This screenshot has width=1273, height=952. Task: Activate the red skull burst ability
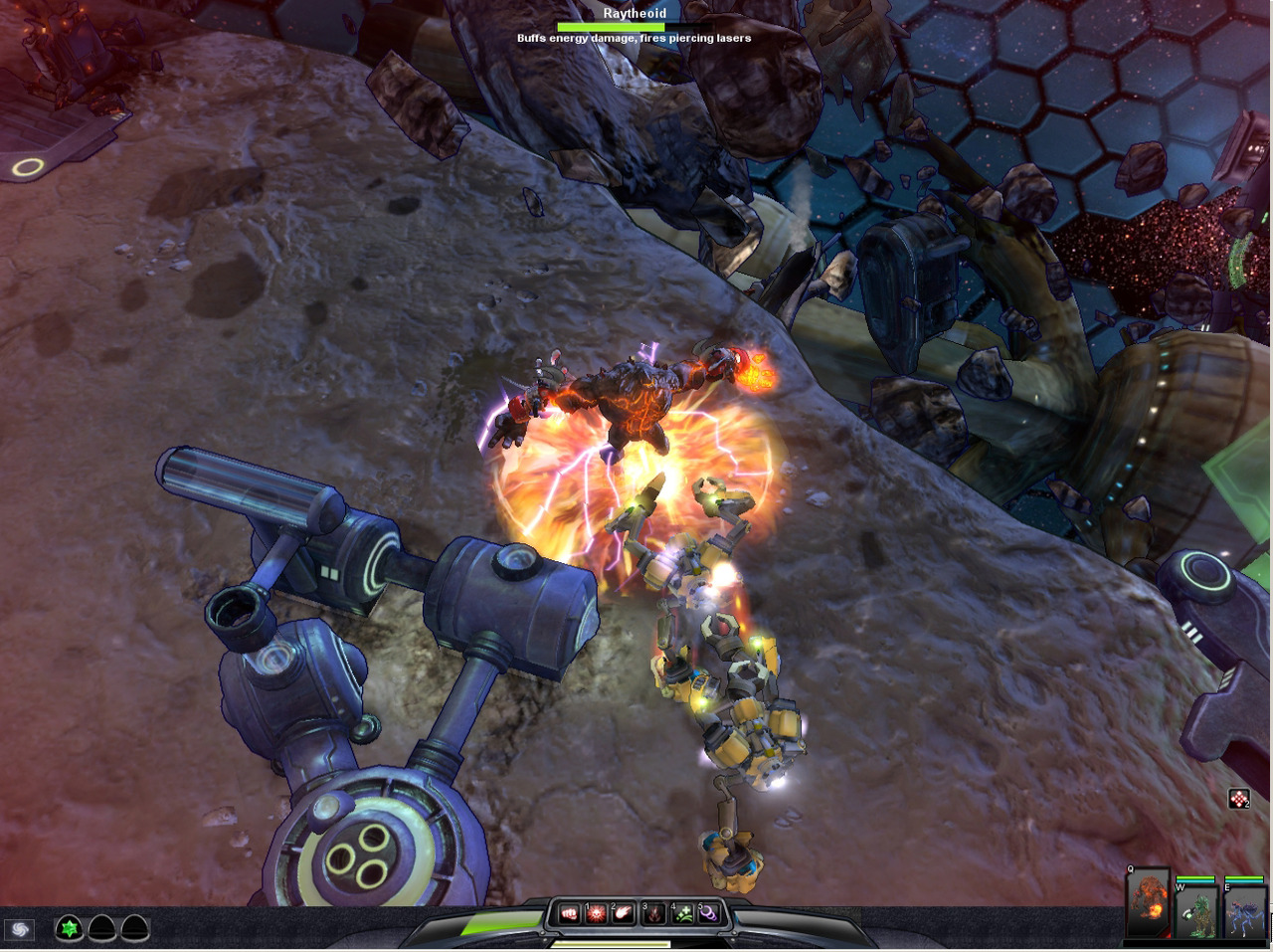(x=596, y=913)
